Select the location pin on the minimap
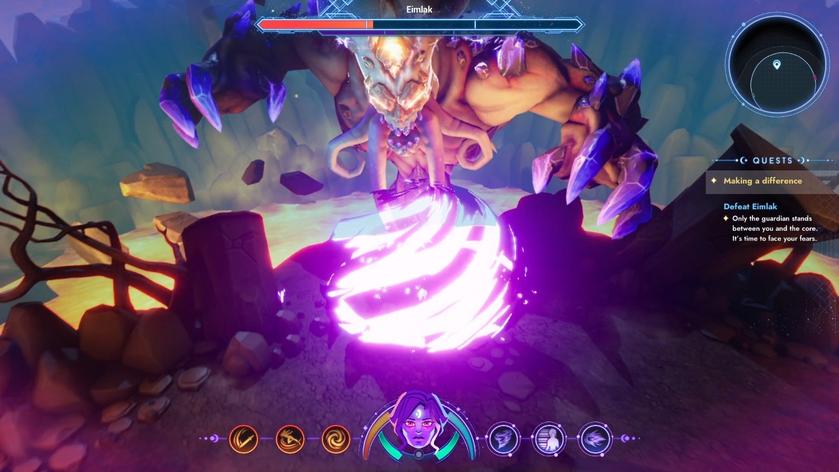The height and width of the screenshot is (472, 839). (x=777, y=65)
